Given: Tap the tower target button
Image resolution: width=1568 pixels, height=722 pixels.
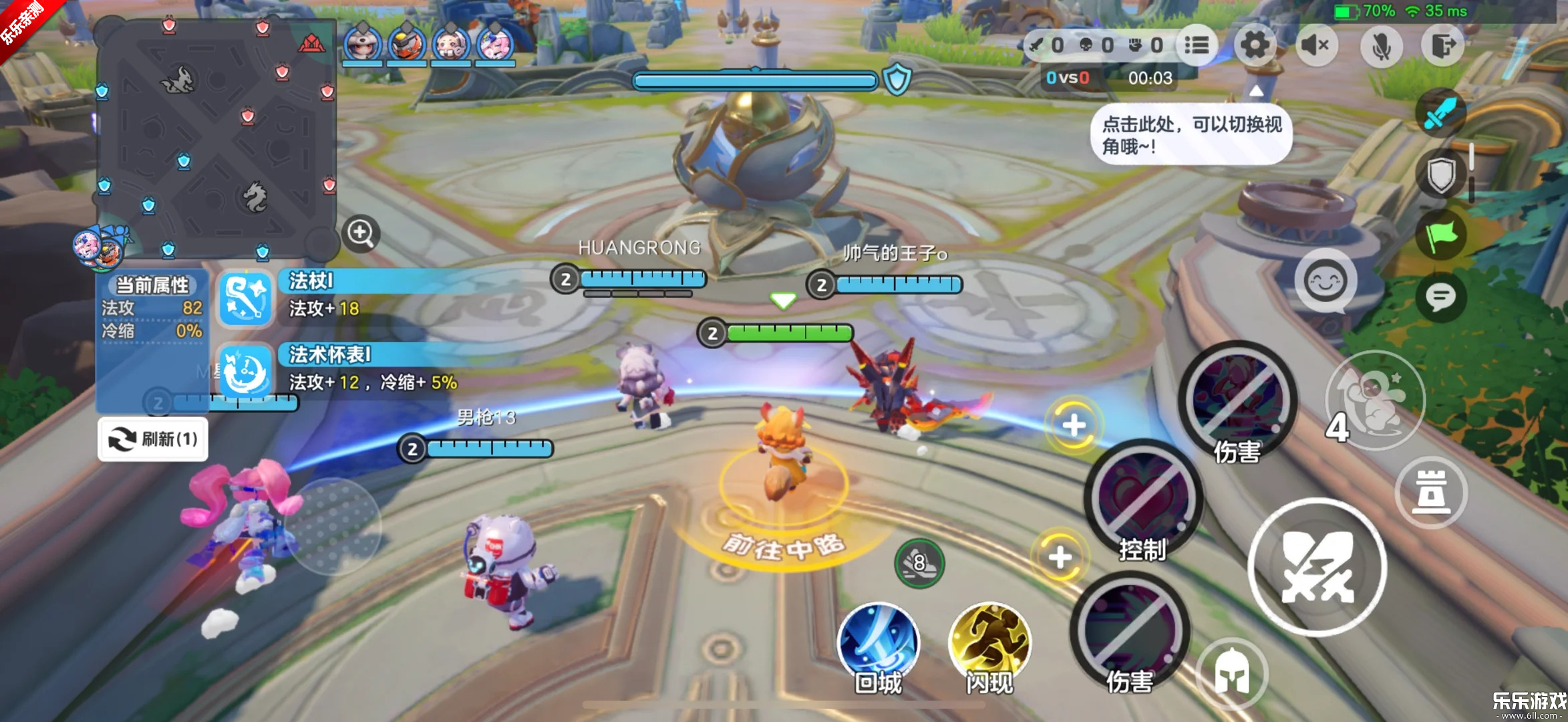Looking at the screenshot, I should (x=1430, y=493).
